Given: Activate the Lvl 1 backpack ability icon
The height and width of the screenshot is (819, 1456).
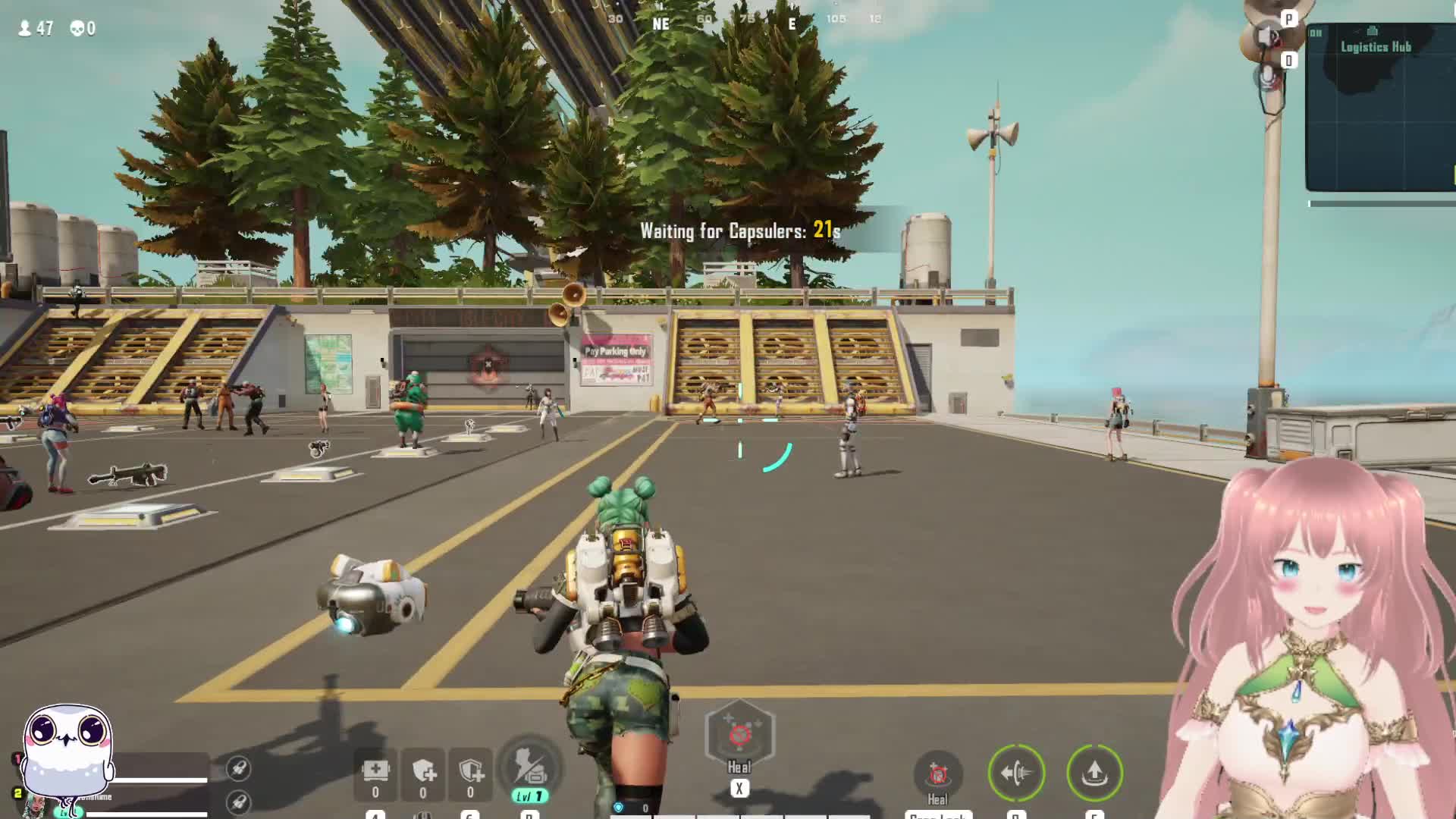Looking at the screenshot, I should click(x=530, y=767).
